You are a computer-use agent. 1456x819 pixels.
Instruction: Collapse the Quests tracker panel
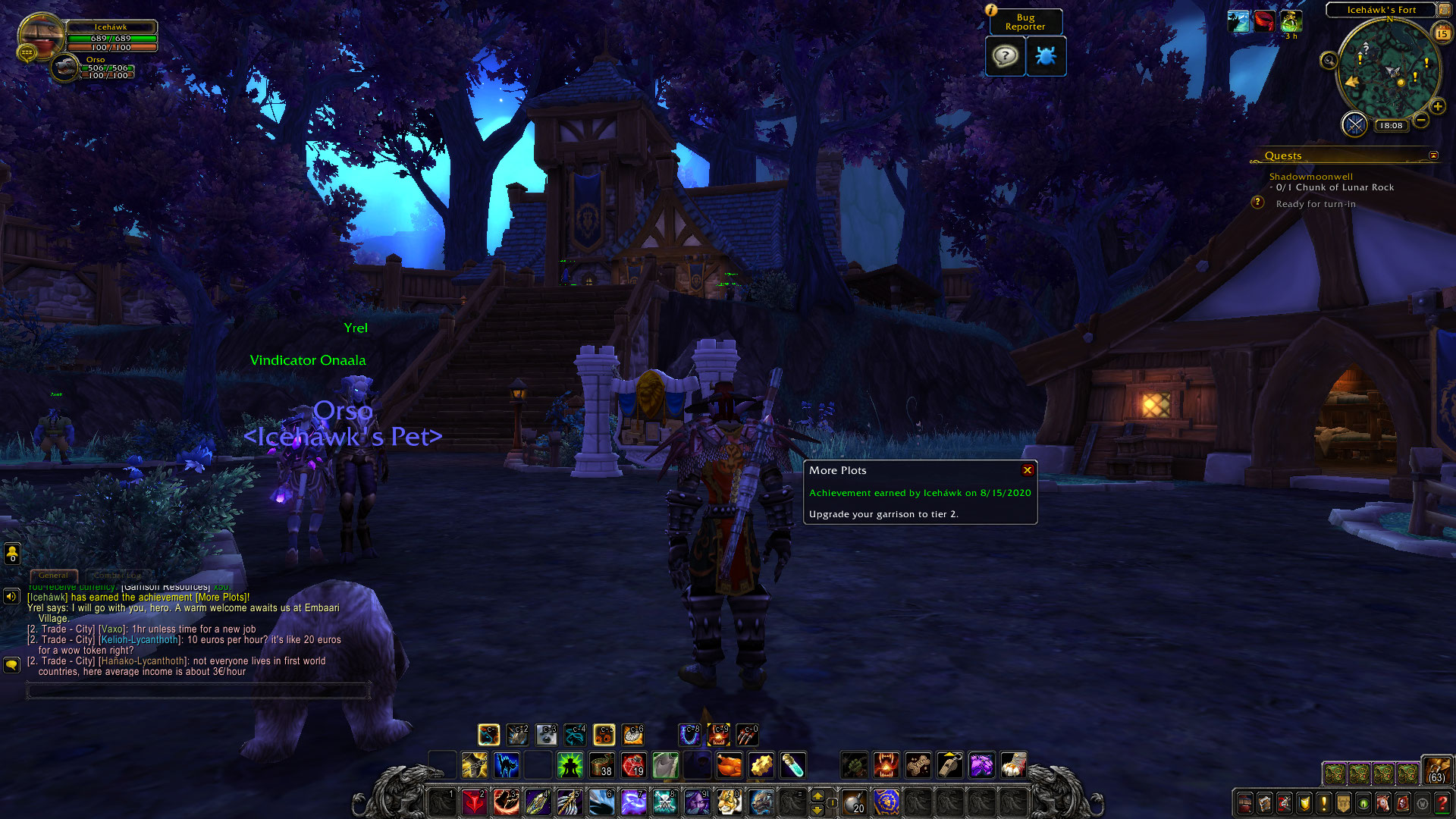tap(1433, 155)
